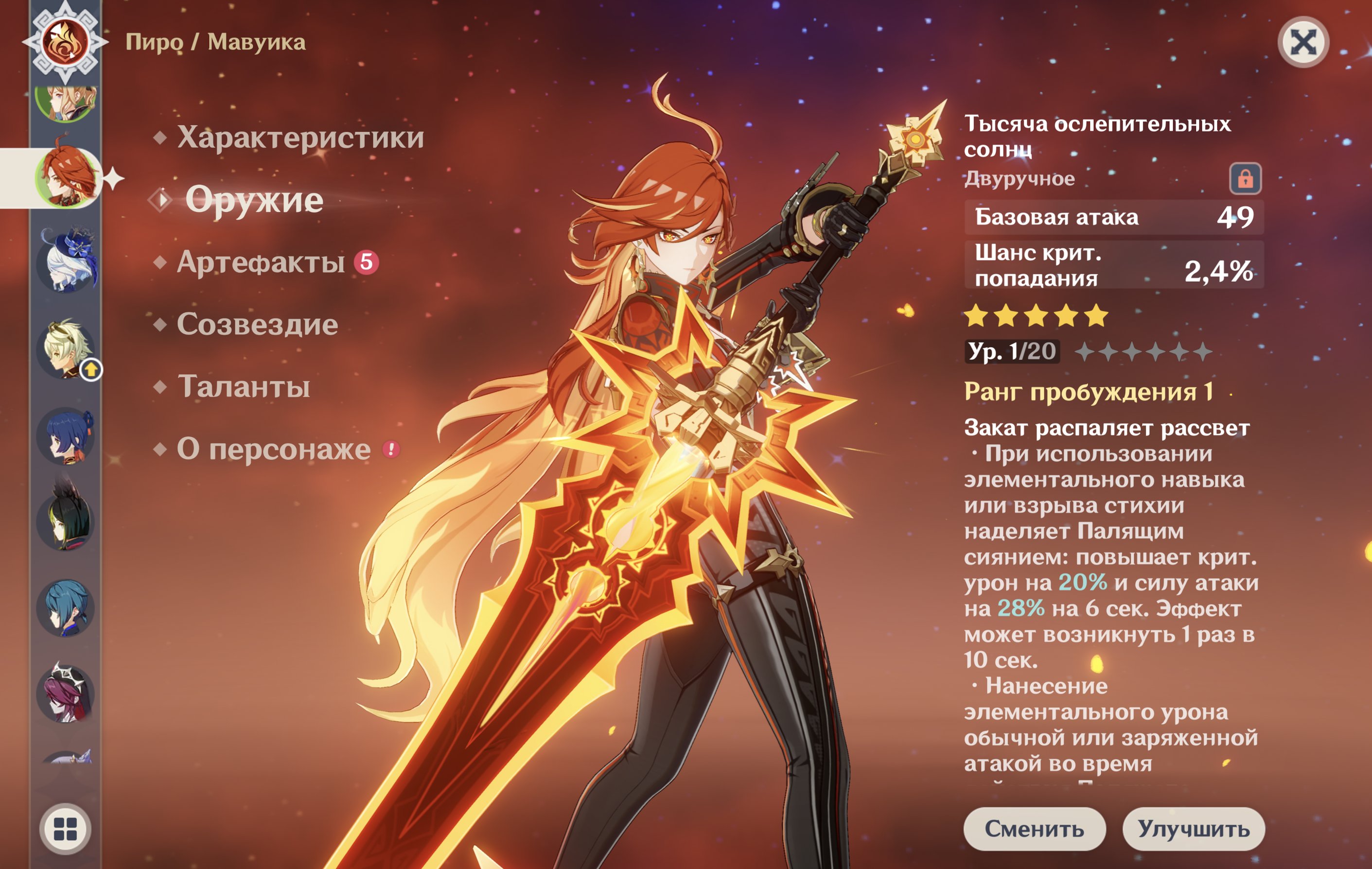Show the Созвездие screen
Viewport: 1372px width, 869px height.
tap(258, 325)
